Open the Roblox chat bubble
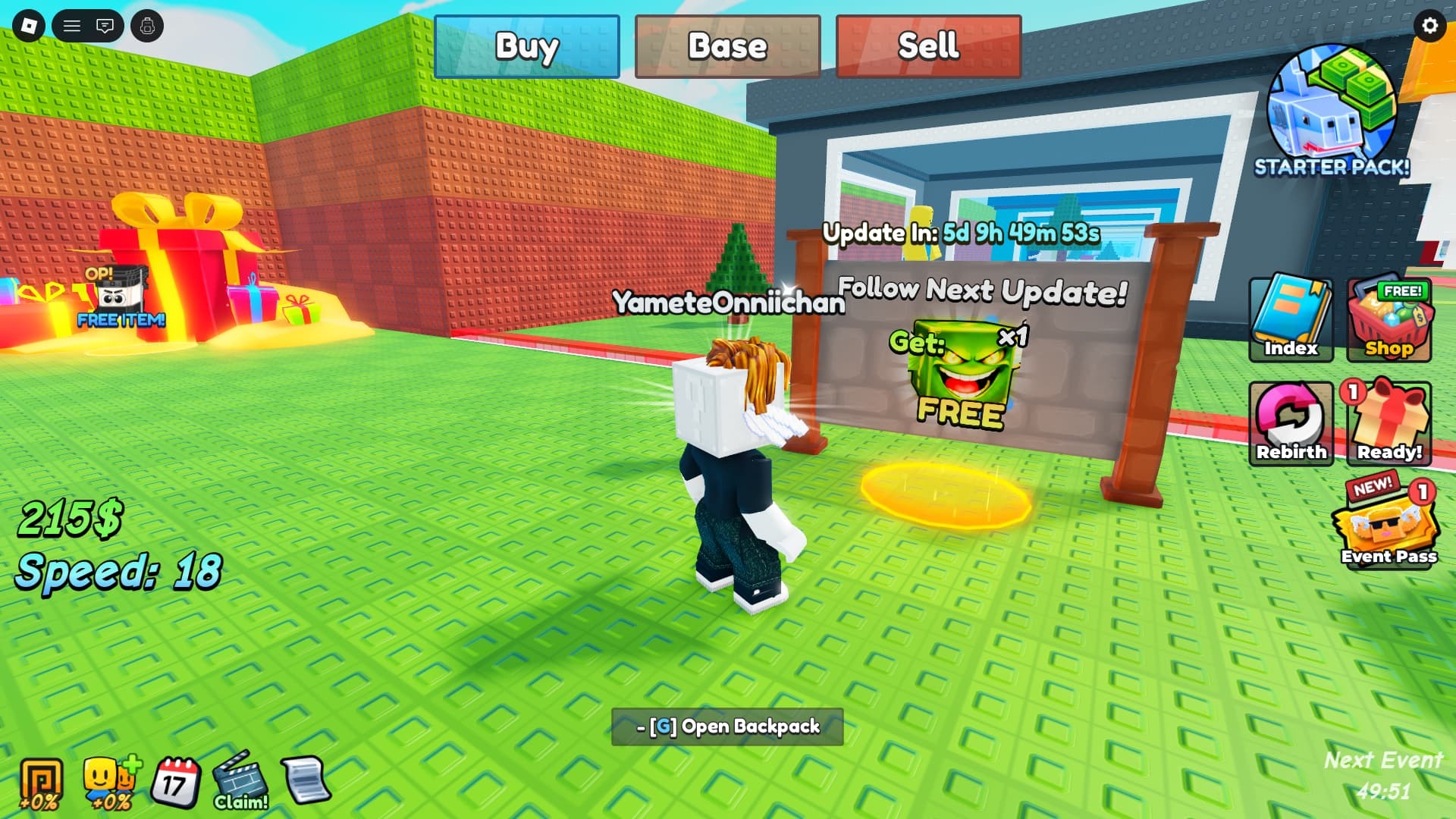The image size is (1456, 819). point(105,26)
